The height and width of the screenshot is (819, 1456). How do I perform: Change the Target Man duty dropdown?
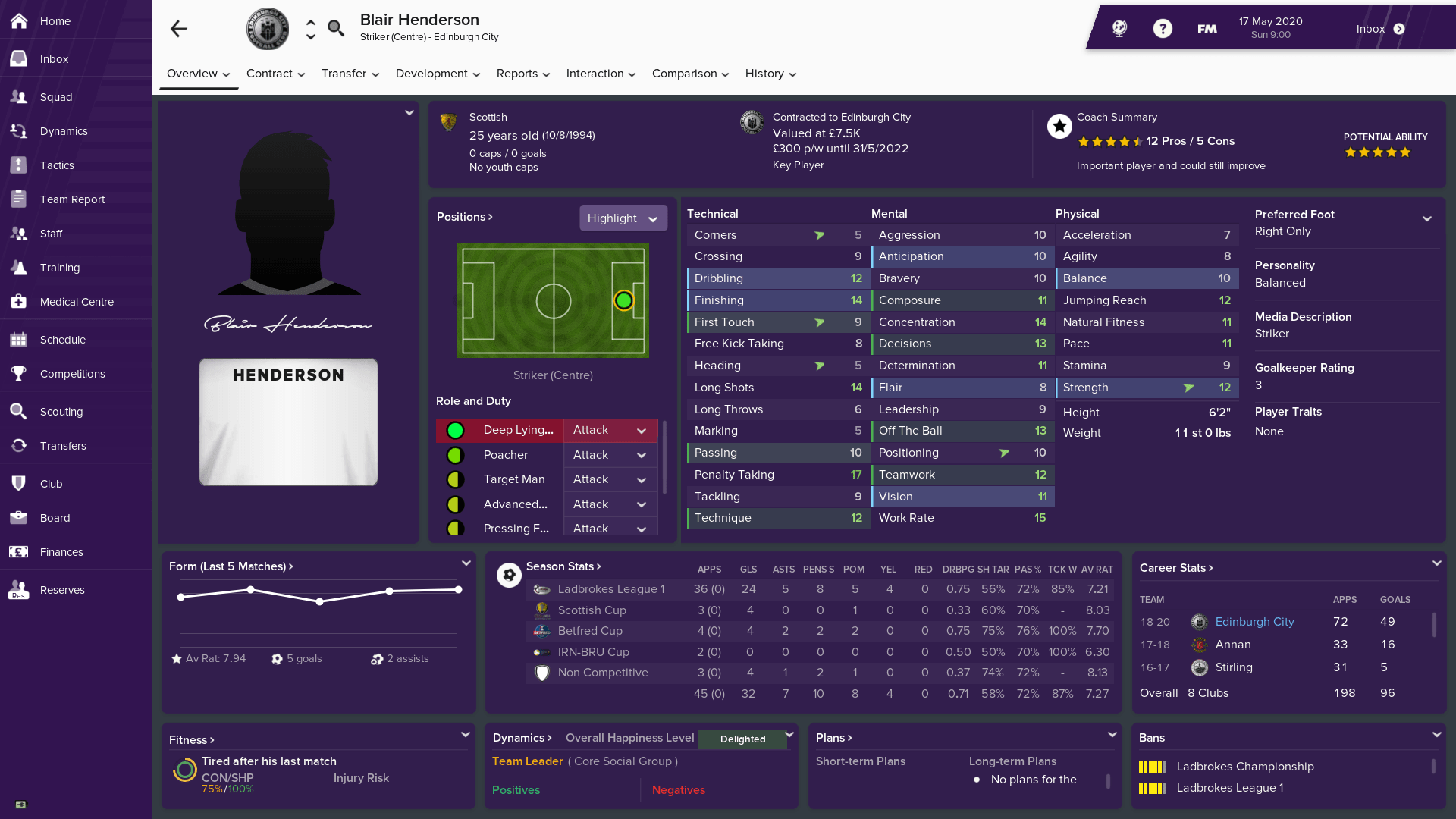(610, 479)
